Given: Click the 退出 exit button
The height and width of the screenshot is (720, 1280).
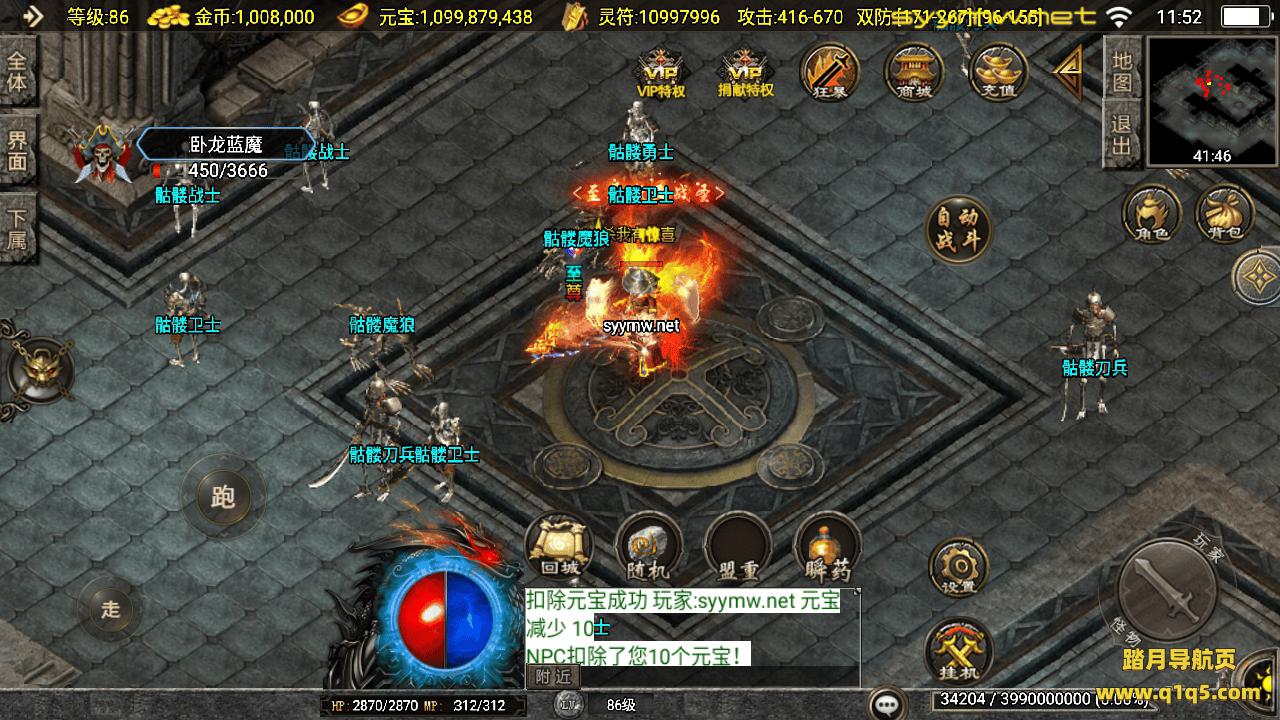Looking at the screenshot, I should coord(1122,137).
